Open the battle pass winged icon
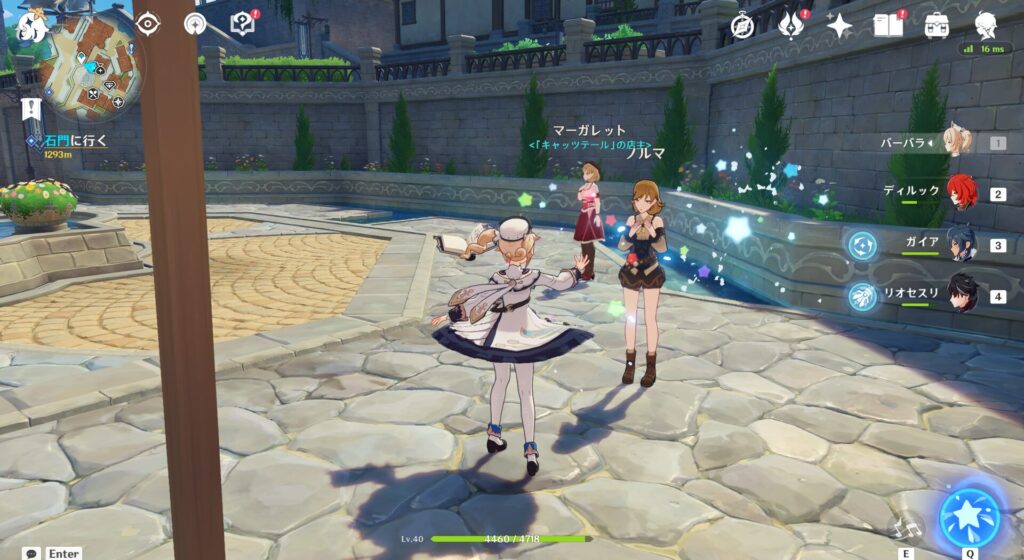 point(791,26)
